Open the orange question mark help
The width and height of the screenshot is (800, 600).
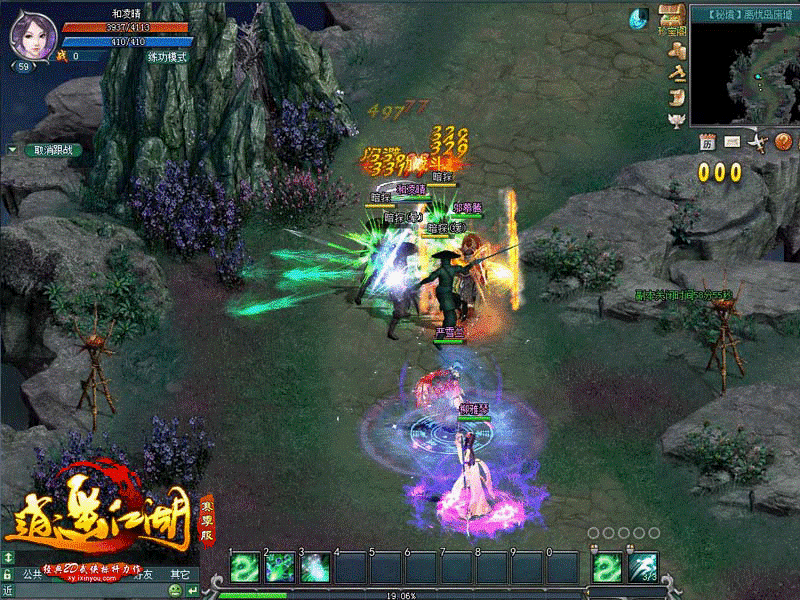(x=784, y=141)
